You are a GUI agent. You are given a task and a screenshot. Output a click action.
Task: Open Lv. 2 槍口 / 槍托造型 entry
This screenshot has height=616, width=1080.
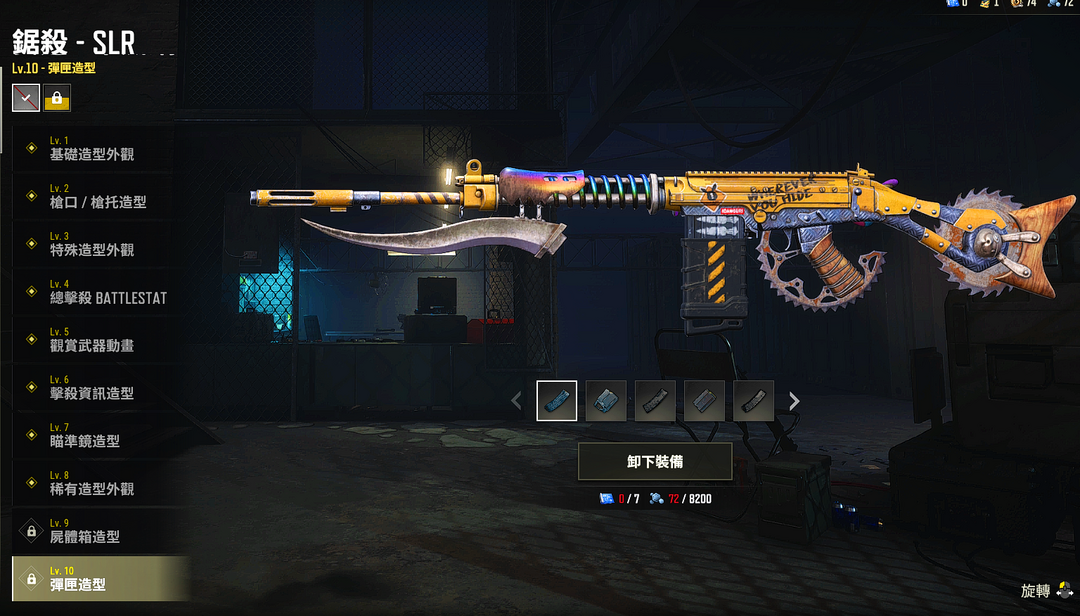coord(98,196)
